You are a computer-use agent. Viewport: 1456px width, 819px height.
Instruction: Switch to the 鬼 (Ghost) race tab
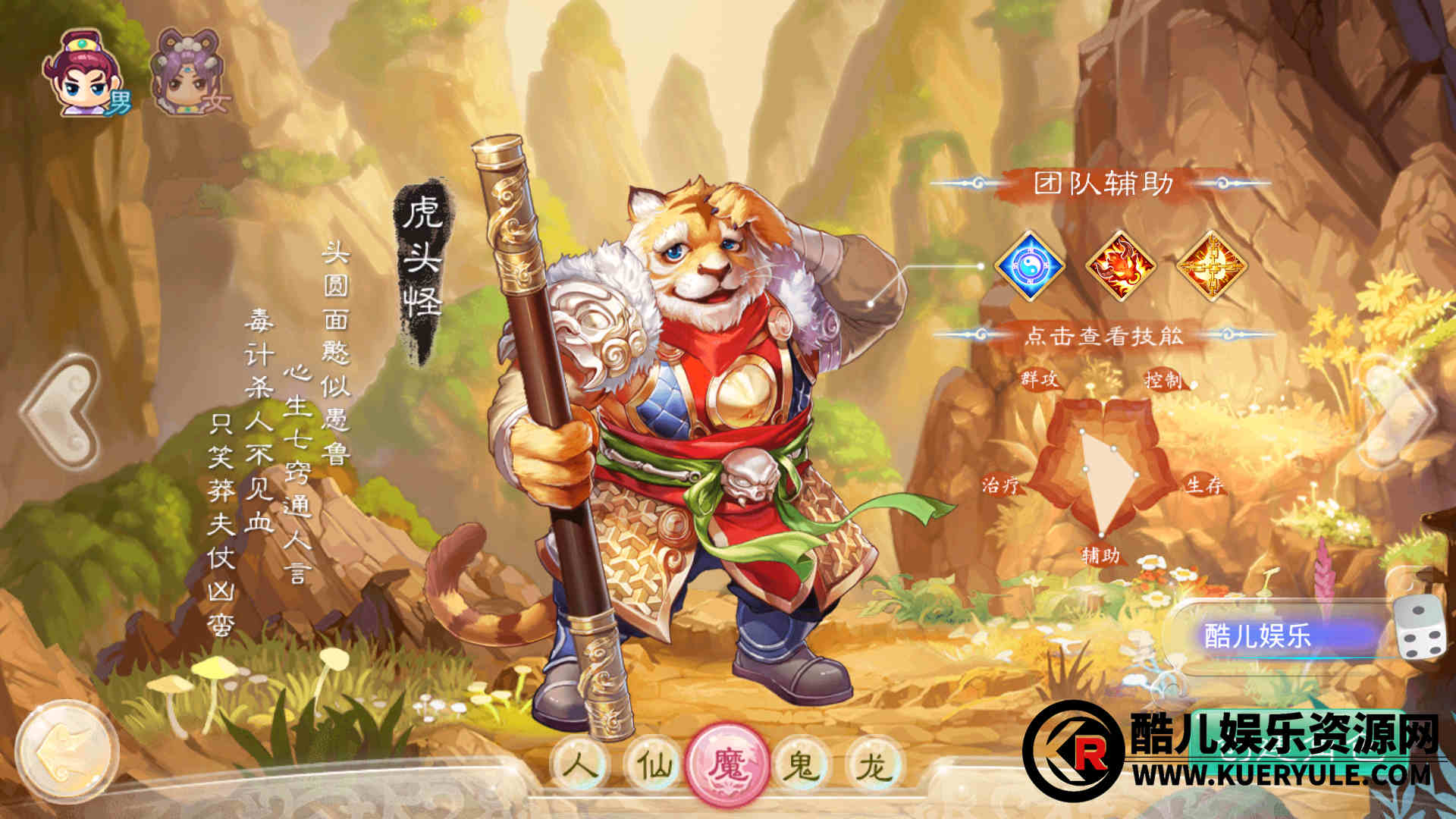coord(802,765)
